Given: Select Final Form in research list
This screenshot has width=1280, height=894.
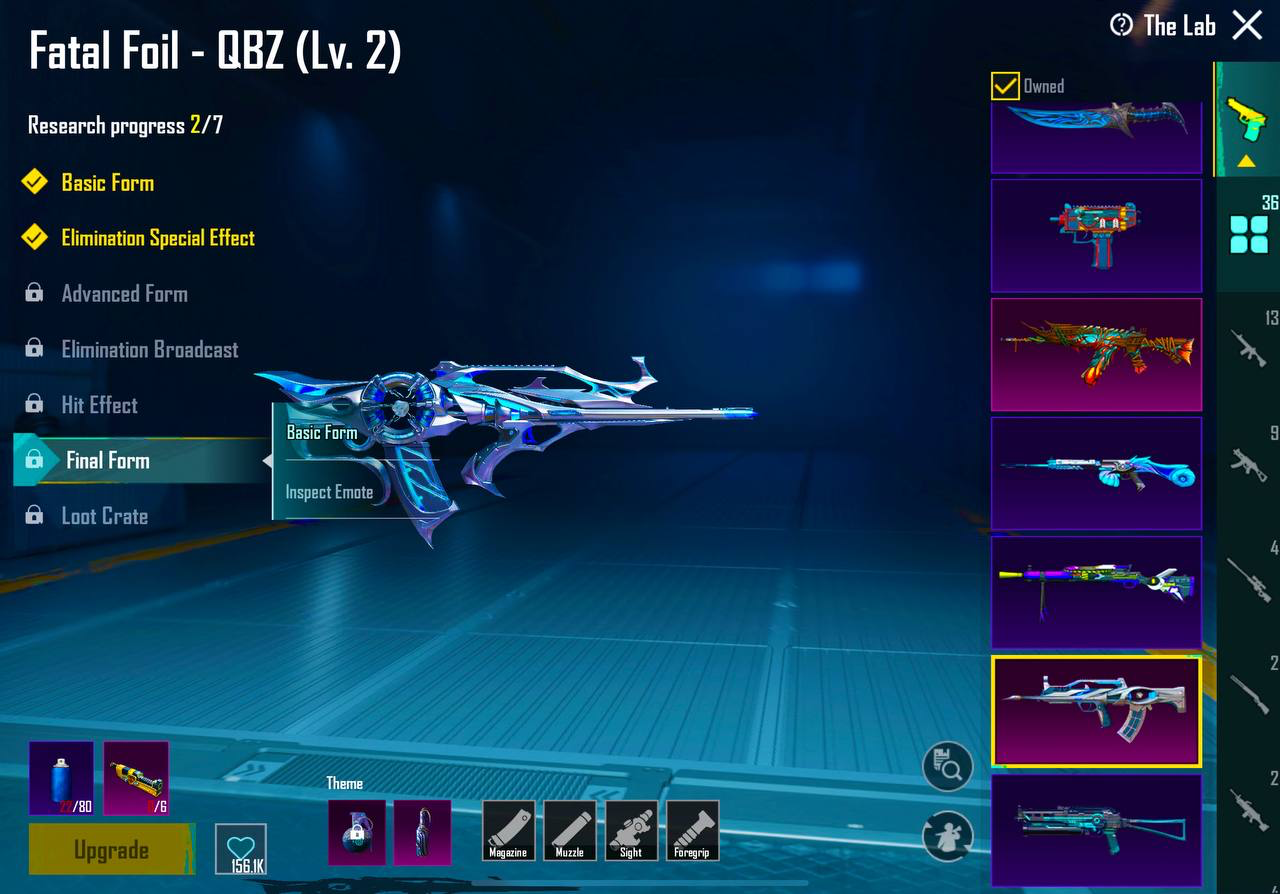Looking at the screenshot, I should 106,460.
